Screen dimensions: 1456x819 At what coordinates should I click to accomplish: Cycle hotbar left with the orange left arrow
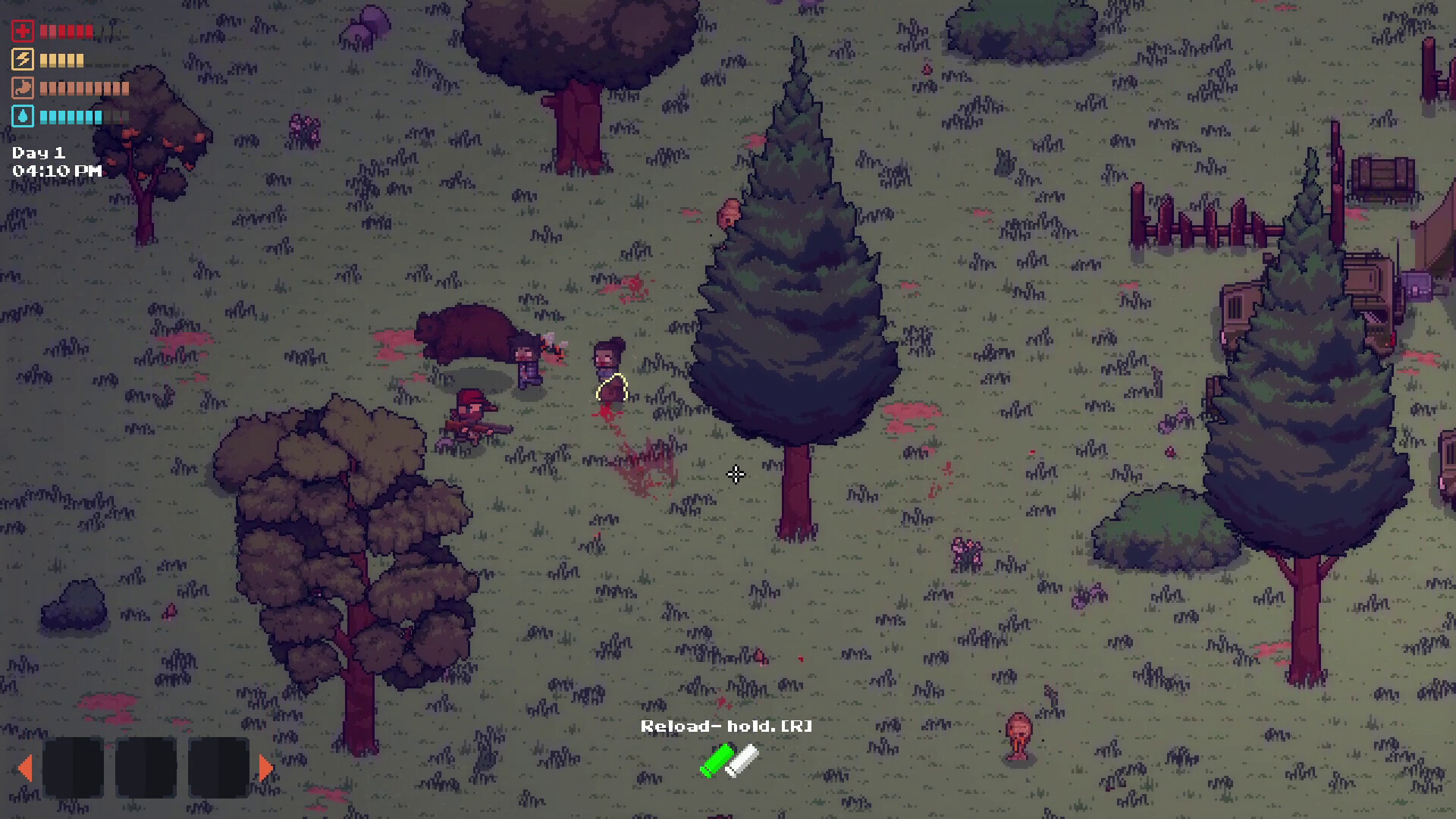[x=28, y=767]
